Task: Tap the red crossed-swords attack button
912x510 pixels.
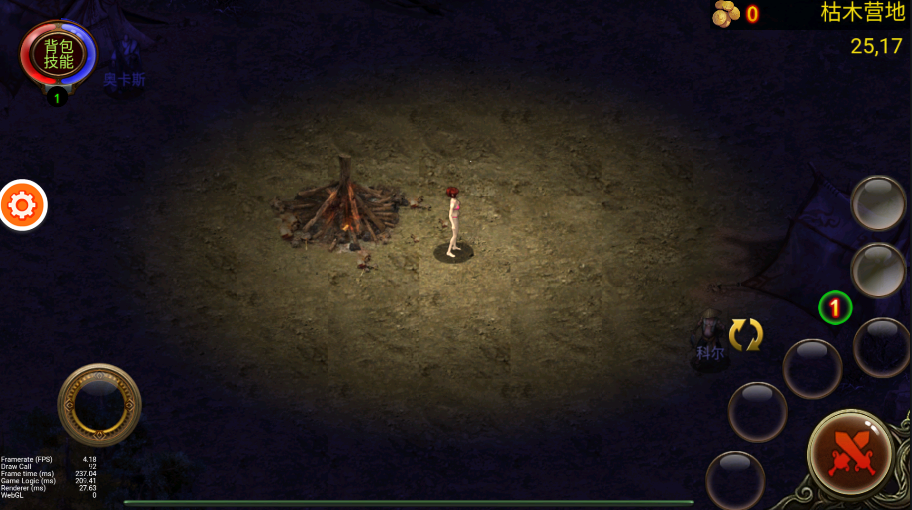Action: (850, 452)
